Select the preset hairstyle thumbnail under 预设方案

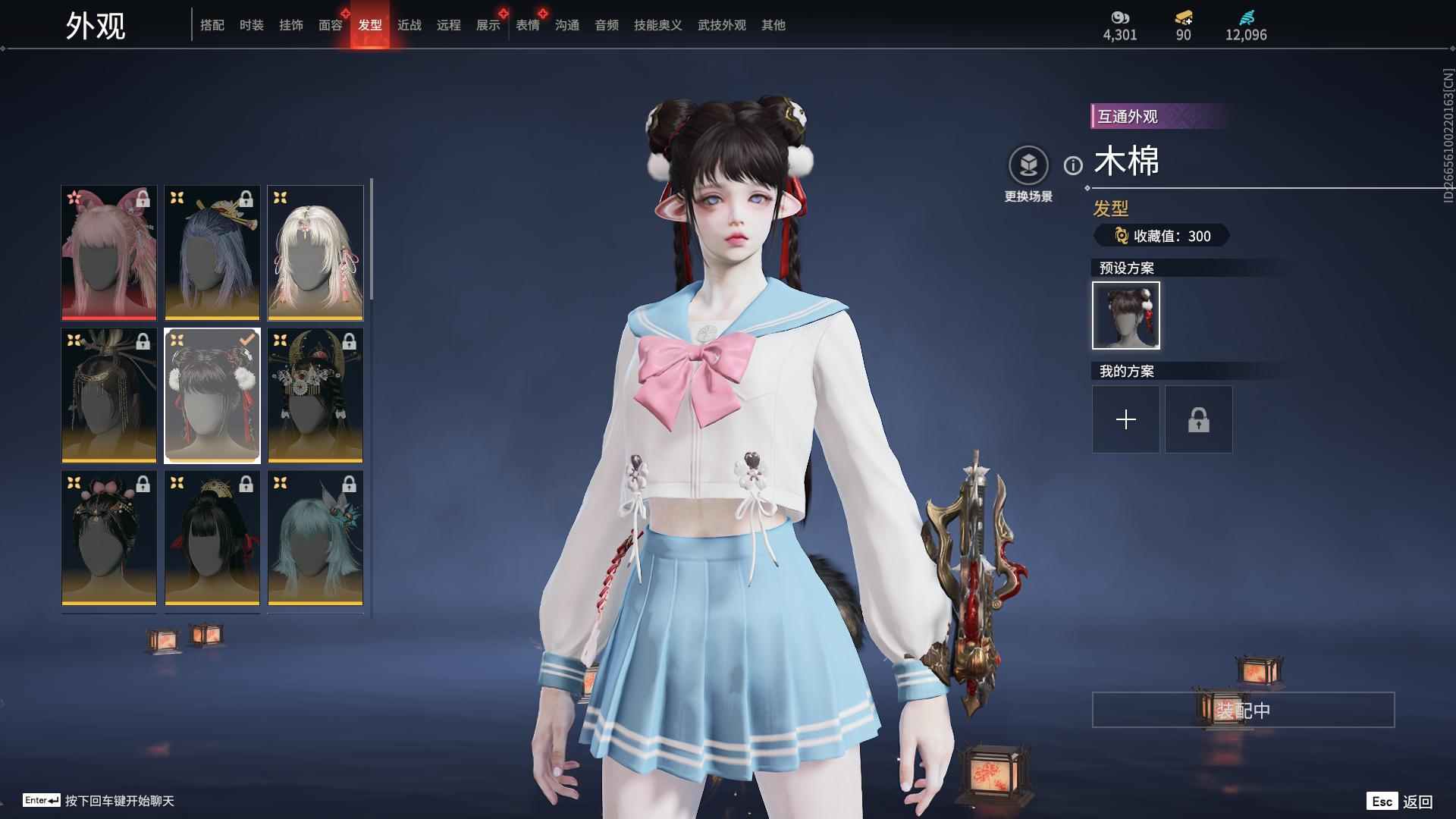1125,315
